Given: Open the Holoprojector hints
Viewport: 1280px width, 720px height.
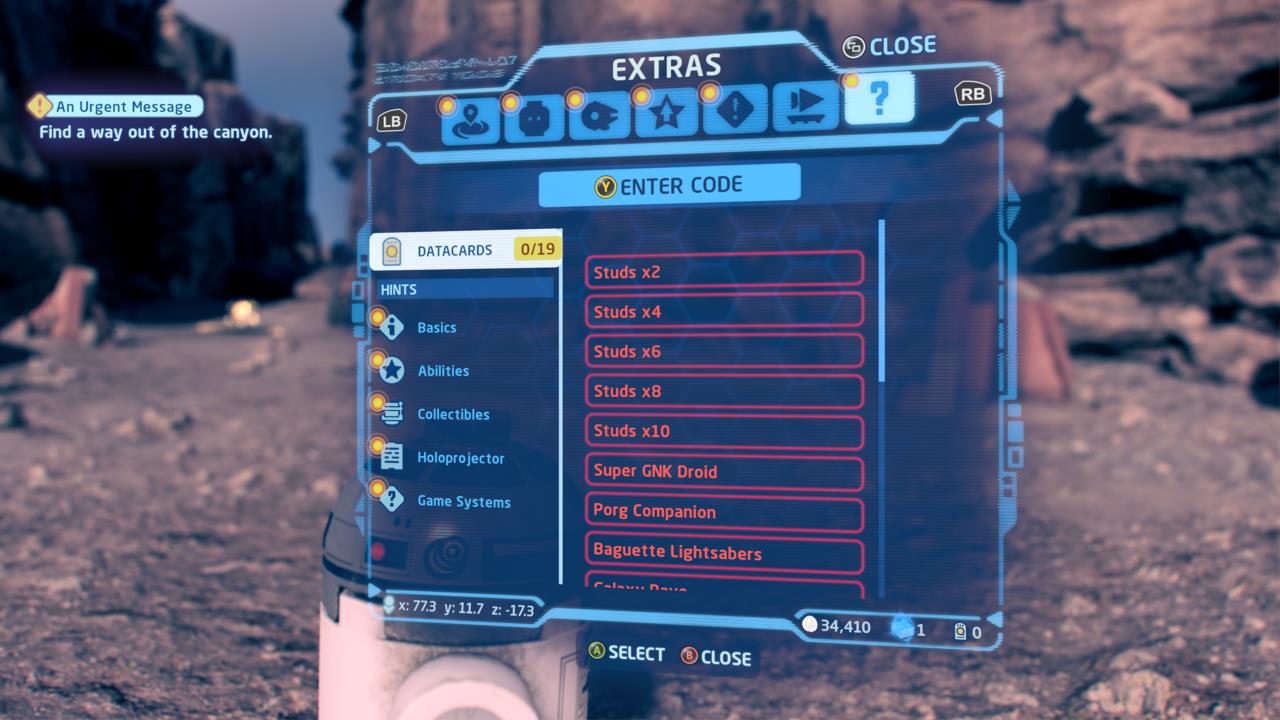Looking at the screenshot, I should (459, 458).
